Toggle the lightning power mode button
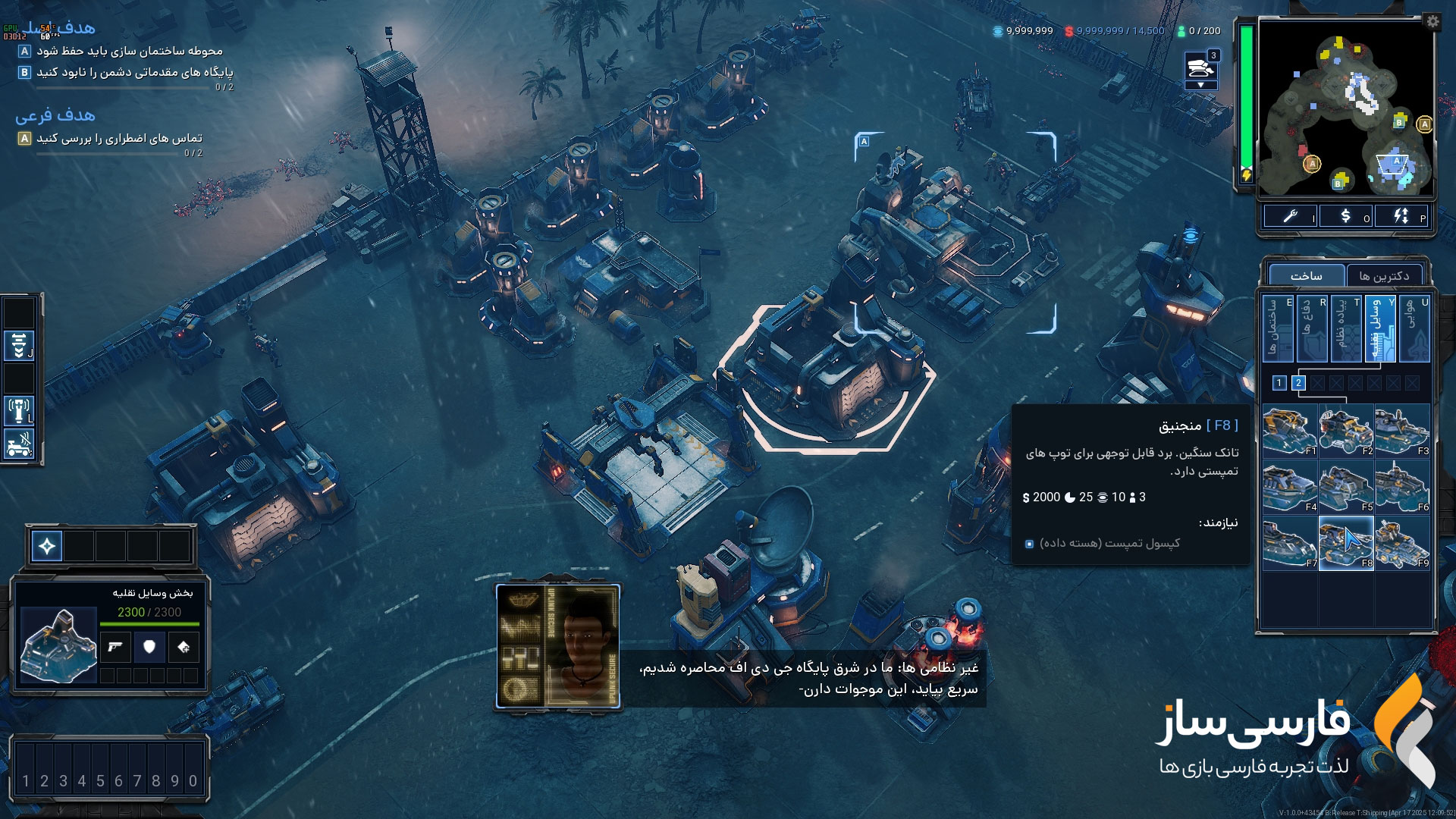The height and width of the screenshot is (819, 1456). tap(1401, 216)
